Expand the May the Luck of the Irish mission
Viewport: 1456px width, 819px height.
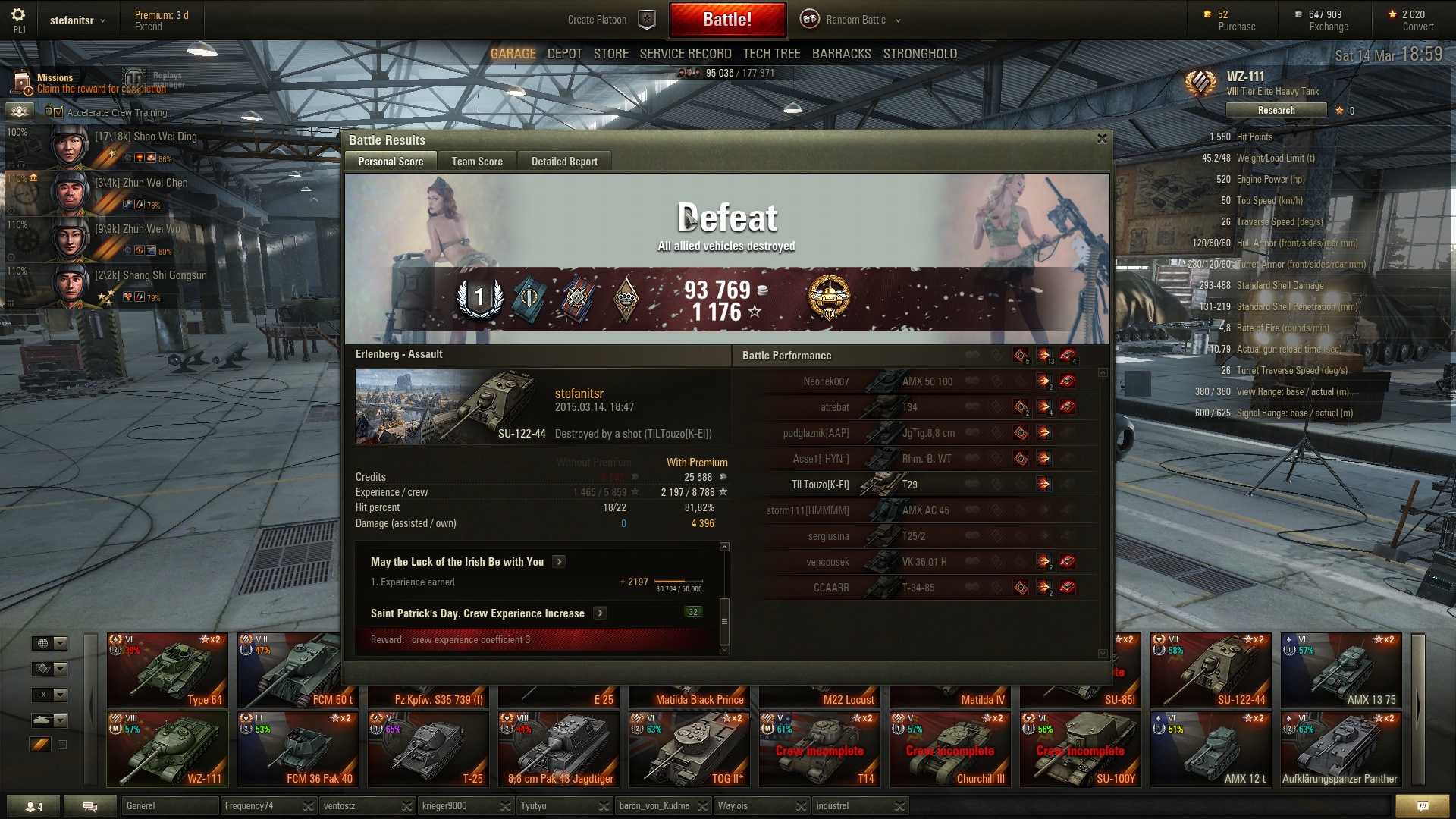559,562
